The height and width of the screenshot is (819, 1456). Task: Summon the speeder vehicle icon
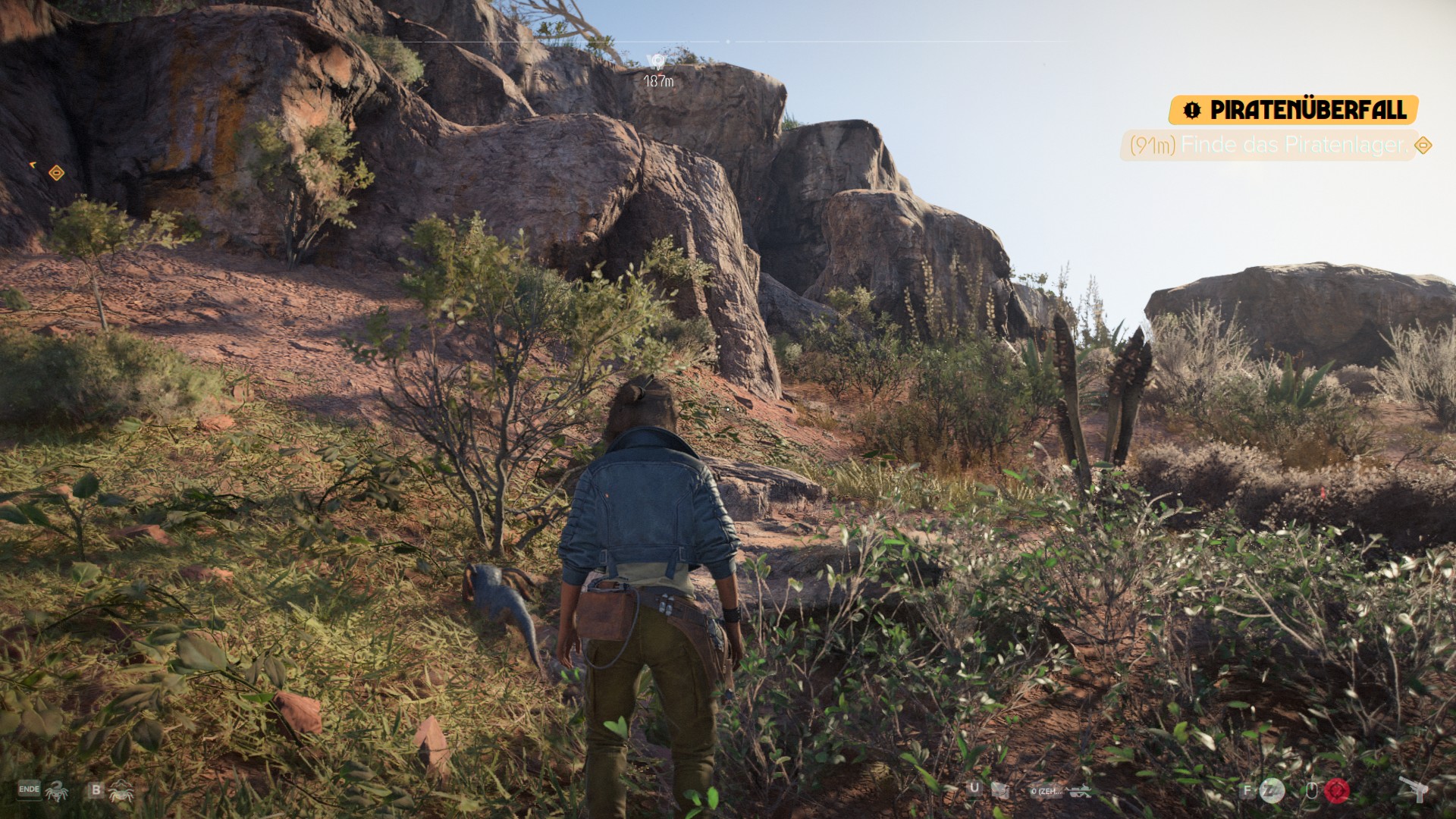(1079, 791)
